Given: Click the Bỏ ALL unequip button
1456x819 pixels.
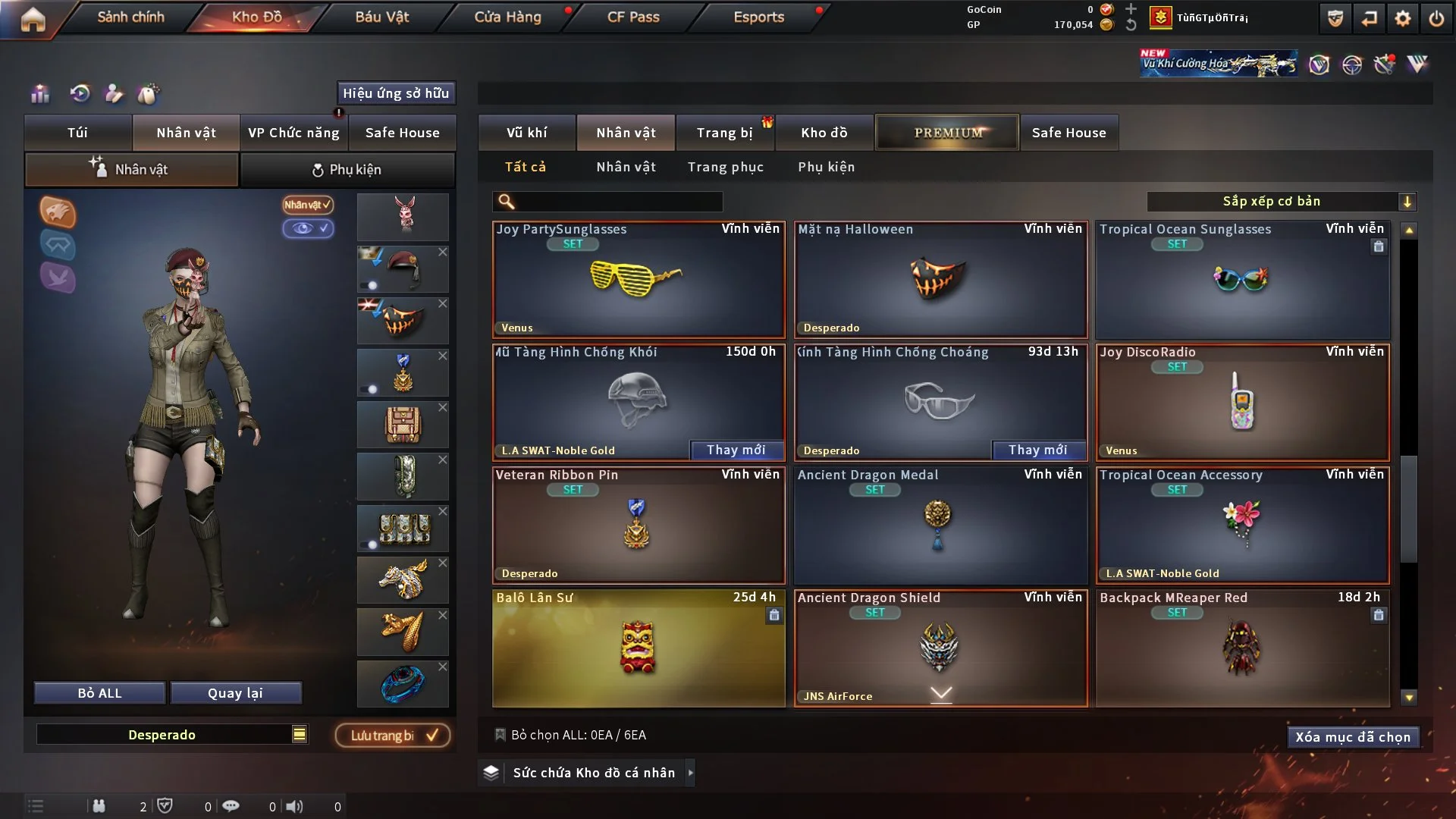Looking at the screenshot, I should point(99,693).
